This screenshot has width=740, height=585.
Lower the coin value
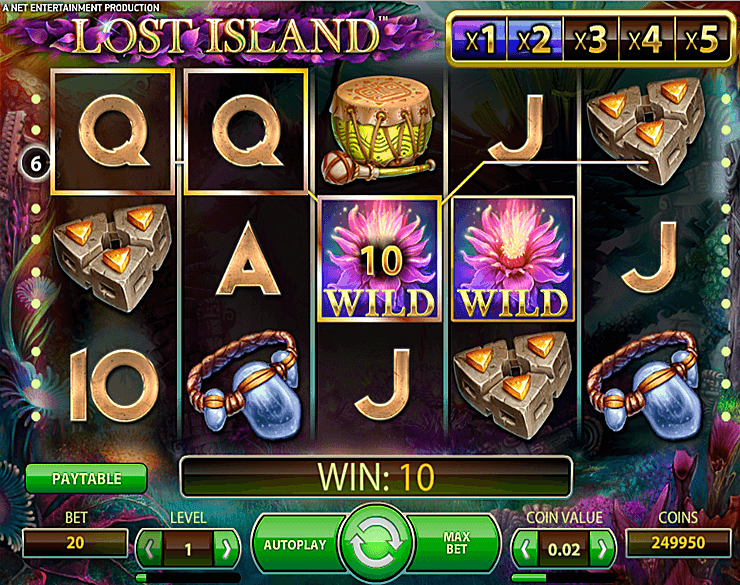click(x=526, y=547)
